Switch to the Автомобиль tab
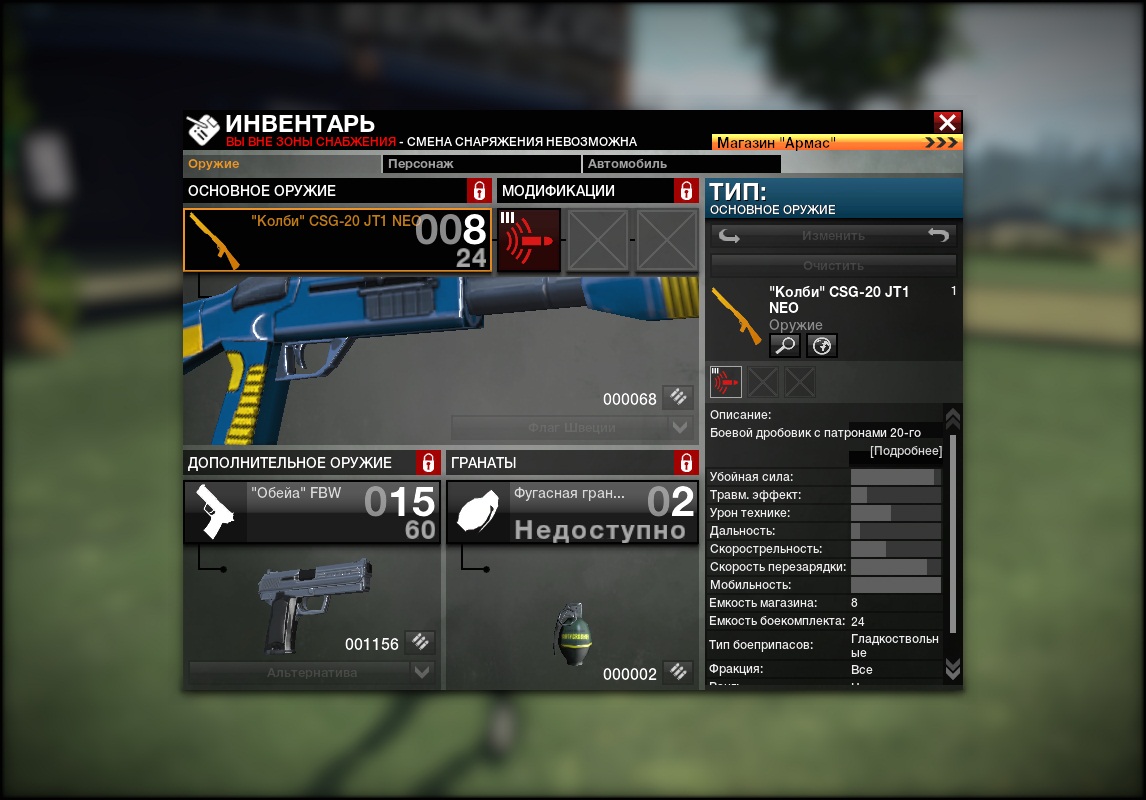Viewport: 1146px width, 800px height. [x=680, y=164]
